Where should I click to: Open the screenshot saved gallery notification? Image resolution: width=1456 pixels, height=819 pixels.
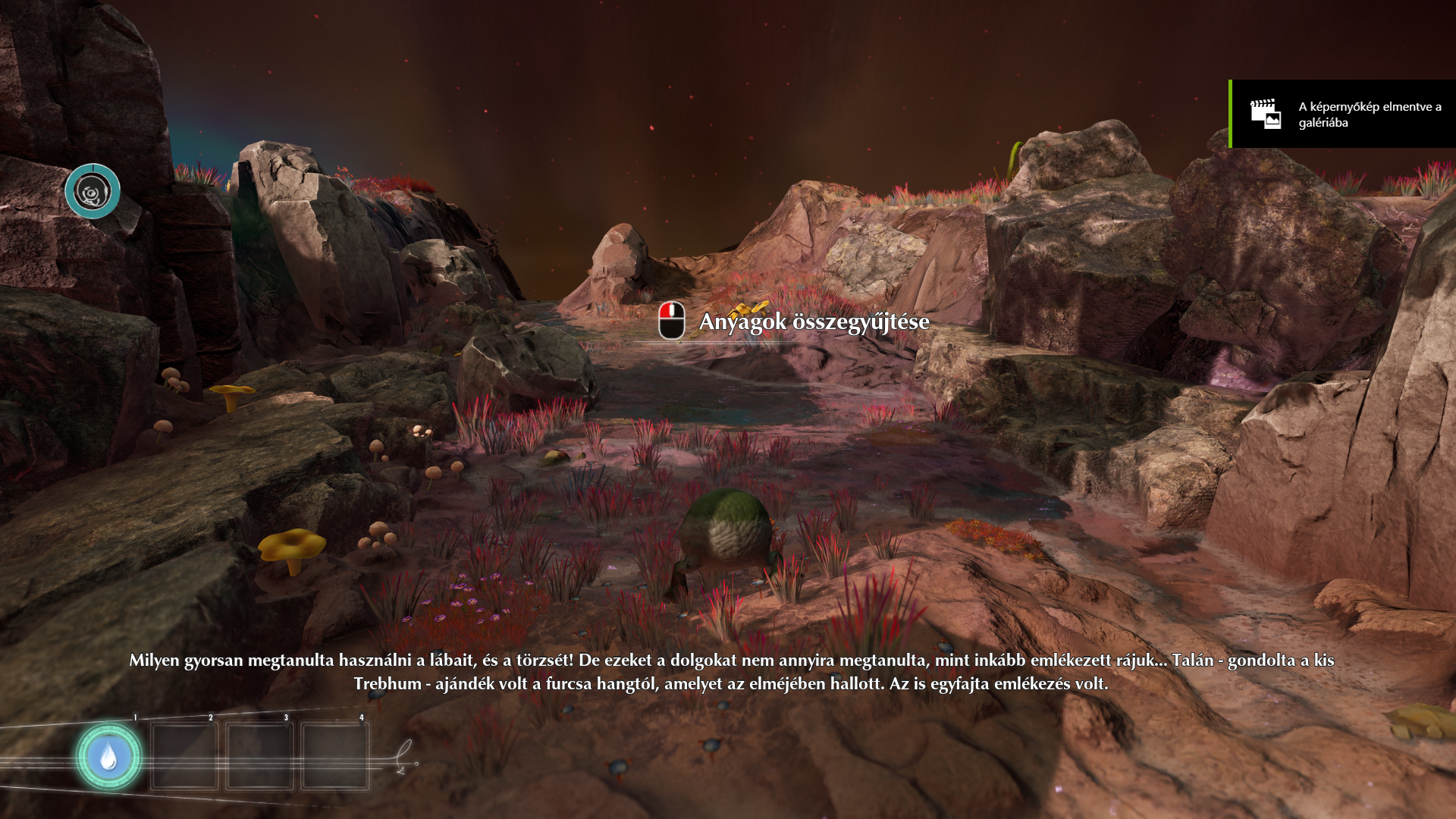[1342, 115]
